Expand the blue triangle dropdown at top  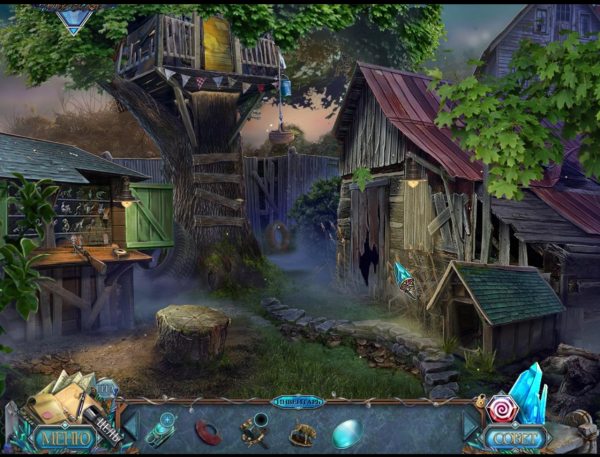pyautogui.click(x=73, y=20)
